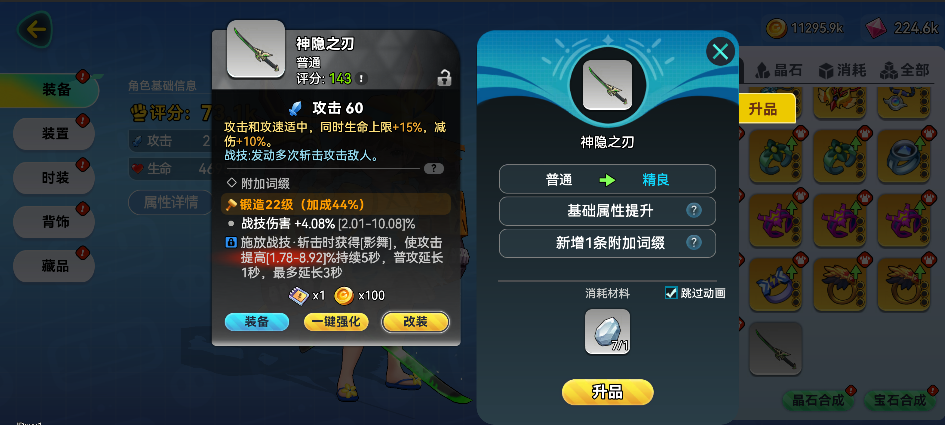Close the upgrade panel with the X
The width and height of the screenshot is (945, 425).
[x=720, y=52]
